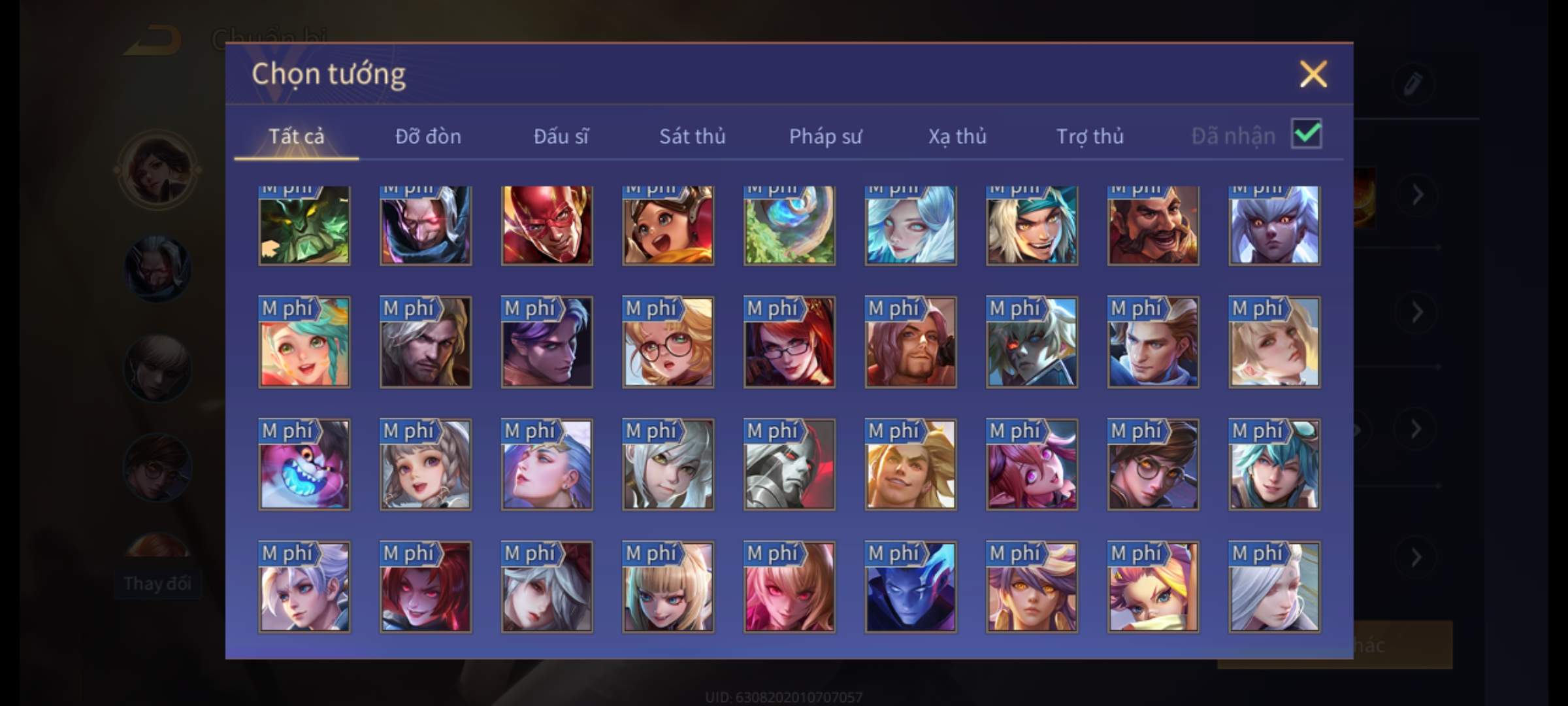
Task: Show the Sát thủ heroes tab
Action: click(x=692, y=136)
